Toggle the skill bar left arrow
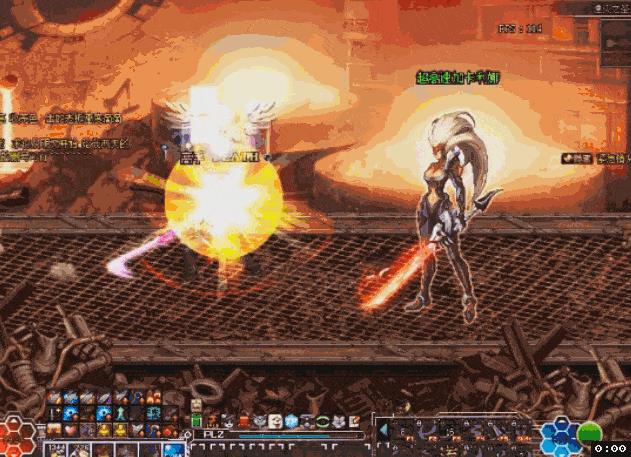The image size is (631, 457). (x=383, y=431)
